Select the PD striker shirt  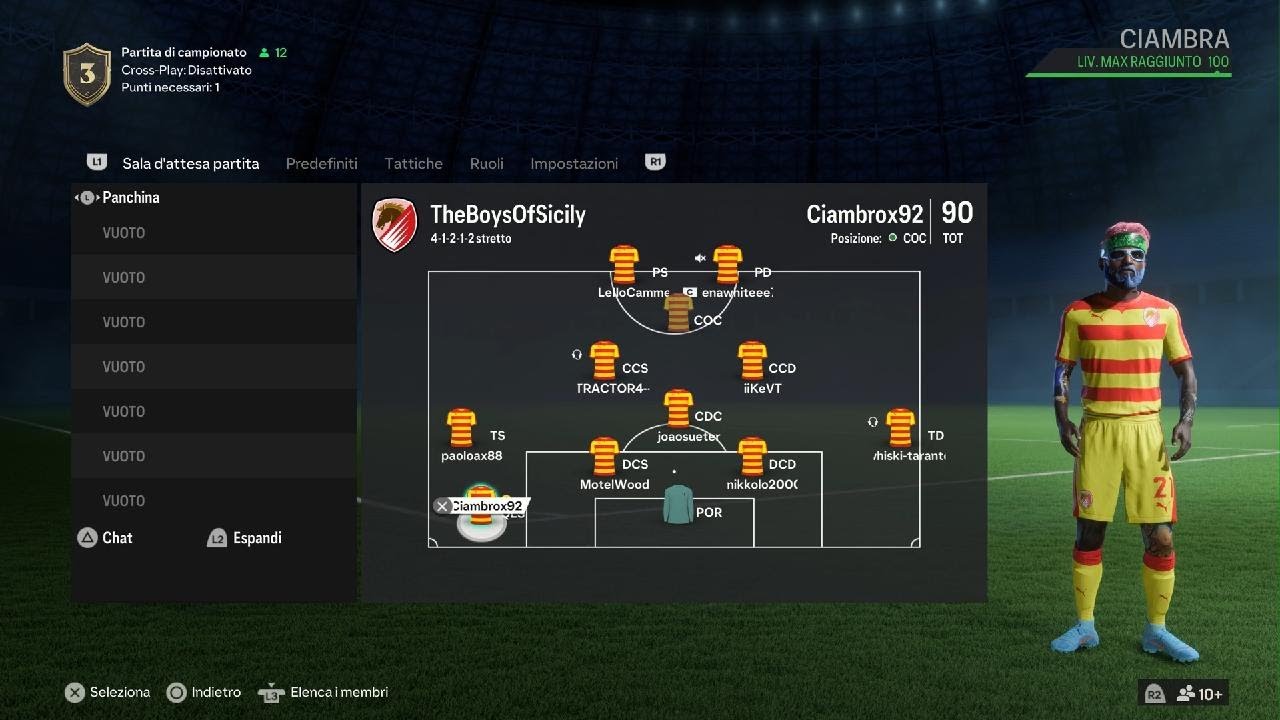point(727,265)
